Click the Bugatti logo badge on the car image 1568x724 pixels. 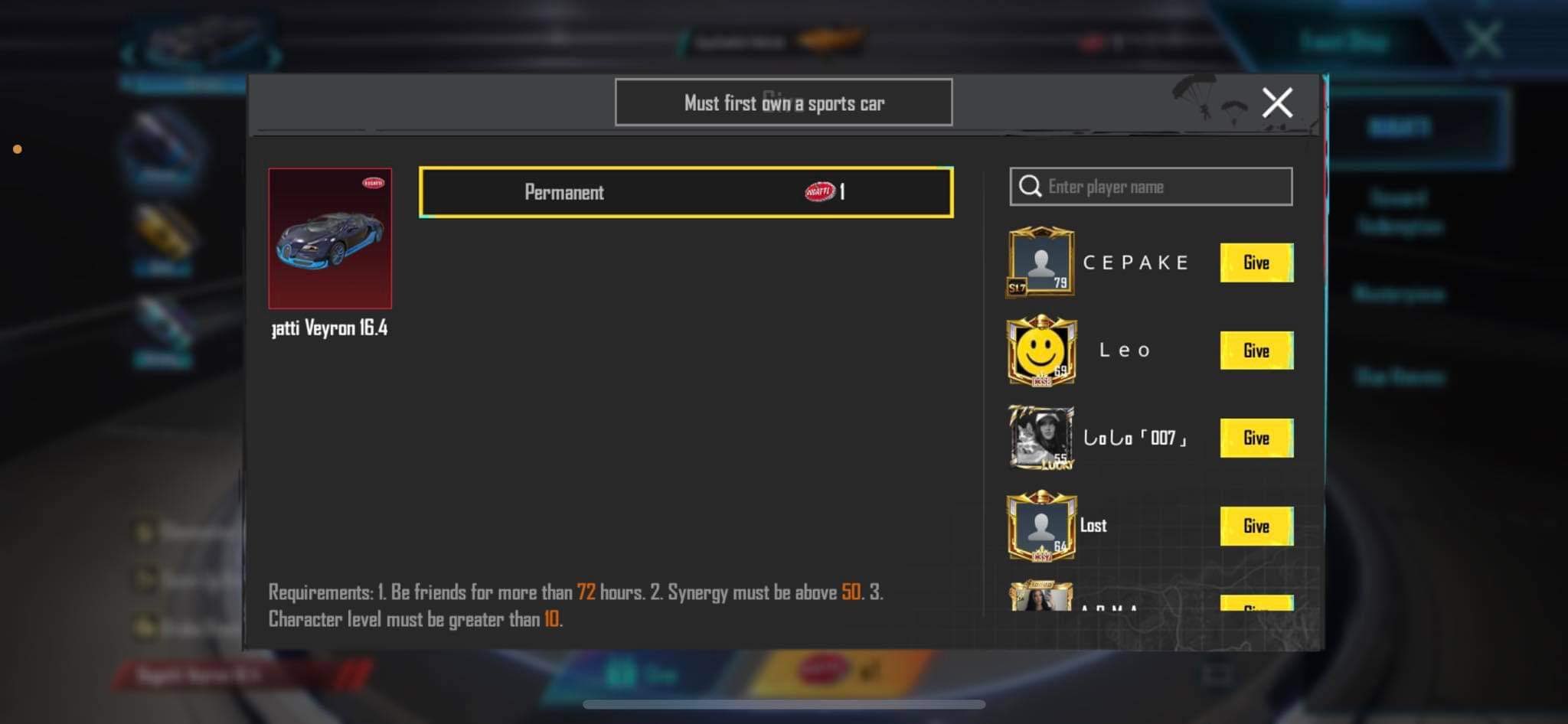373,184
